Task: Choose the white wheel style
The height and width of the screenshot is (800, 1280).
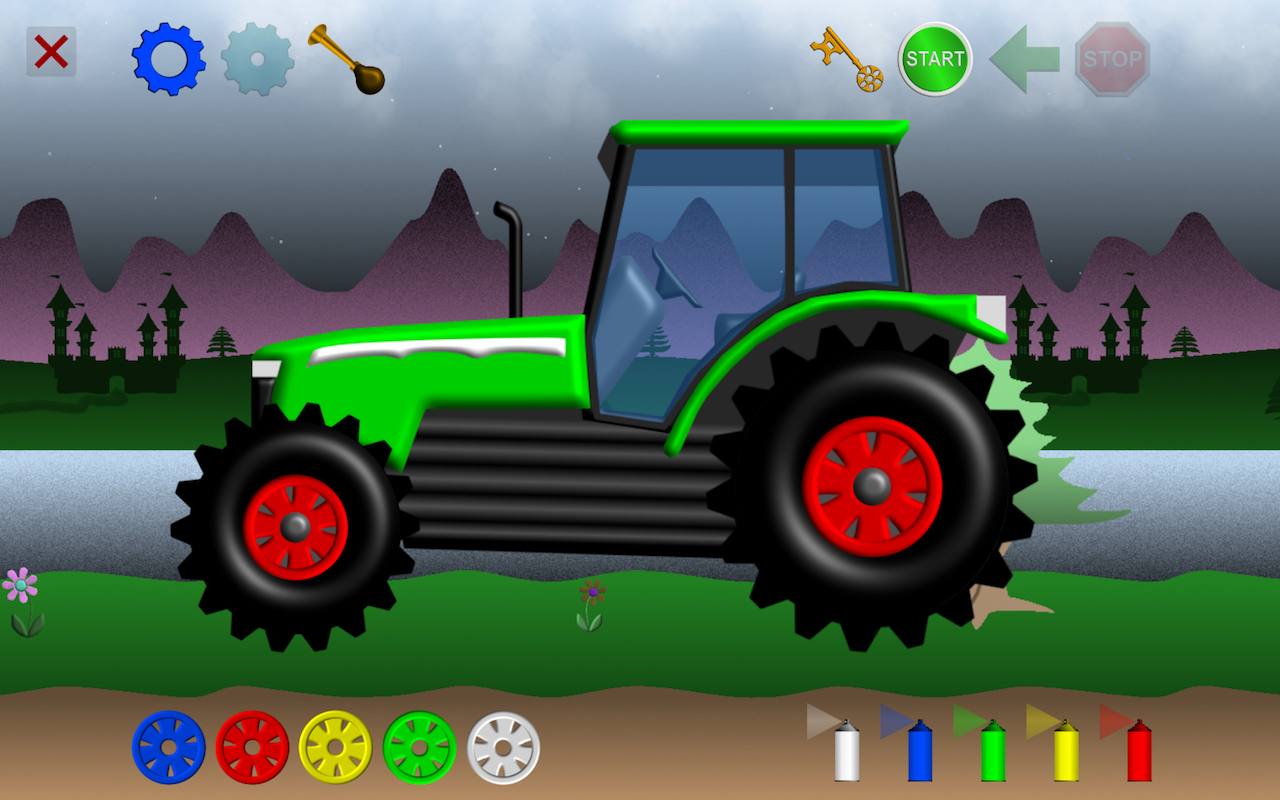Action: click(502, 747)
